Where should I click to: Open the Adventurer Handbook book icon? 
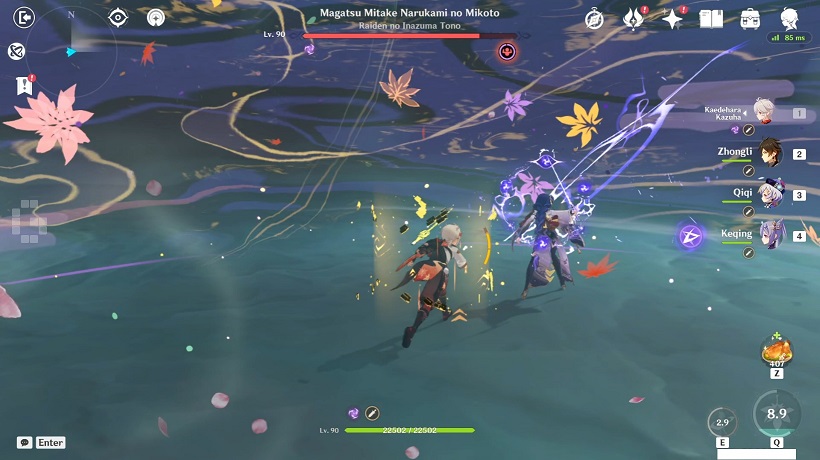coord(711,18)
